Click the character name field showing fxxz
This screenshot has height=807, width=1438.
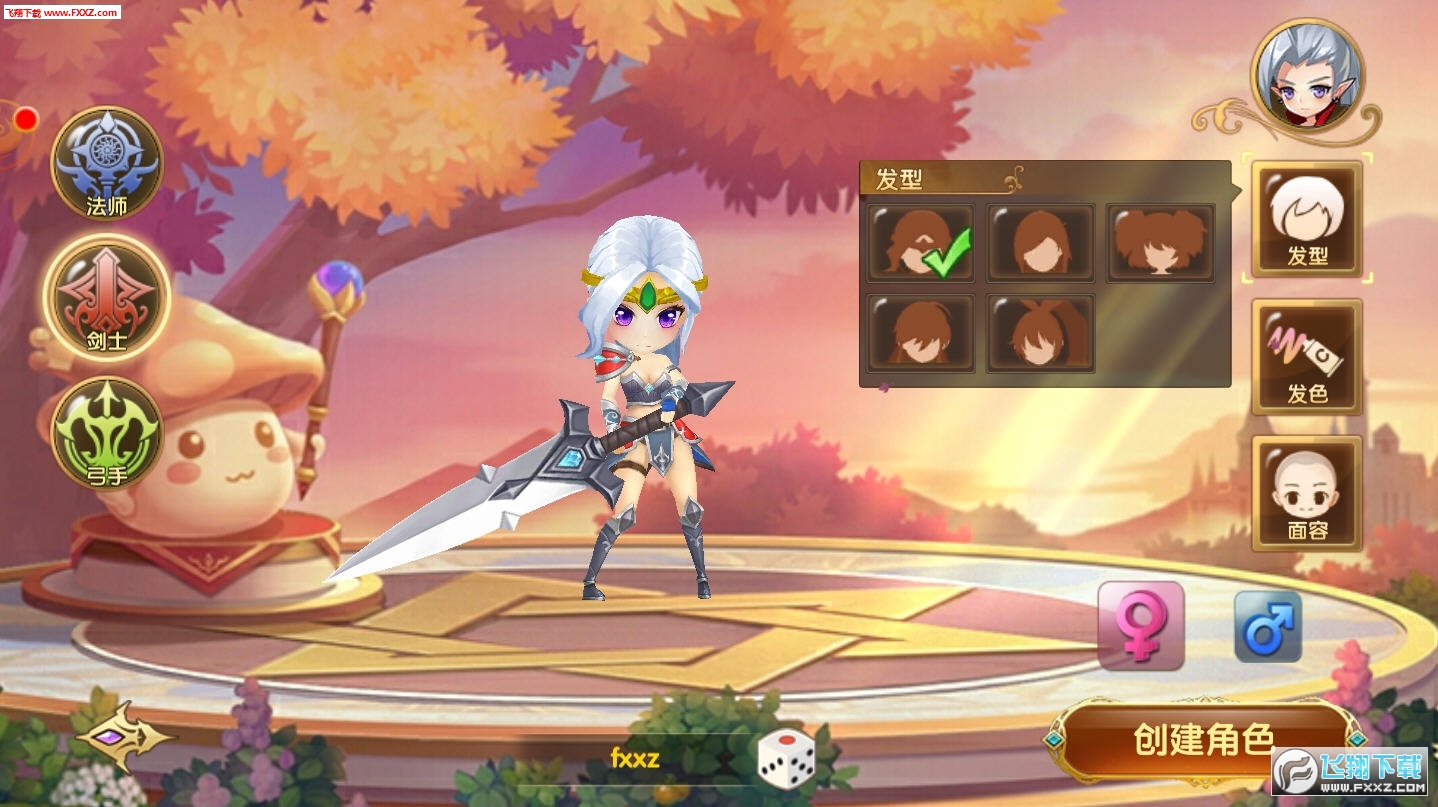pyautogui.click(x=635, y=758)
